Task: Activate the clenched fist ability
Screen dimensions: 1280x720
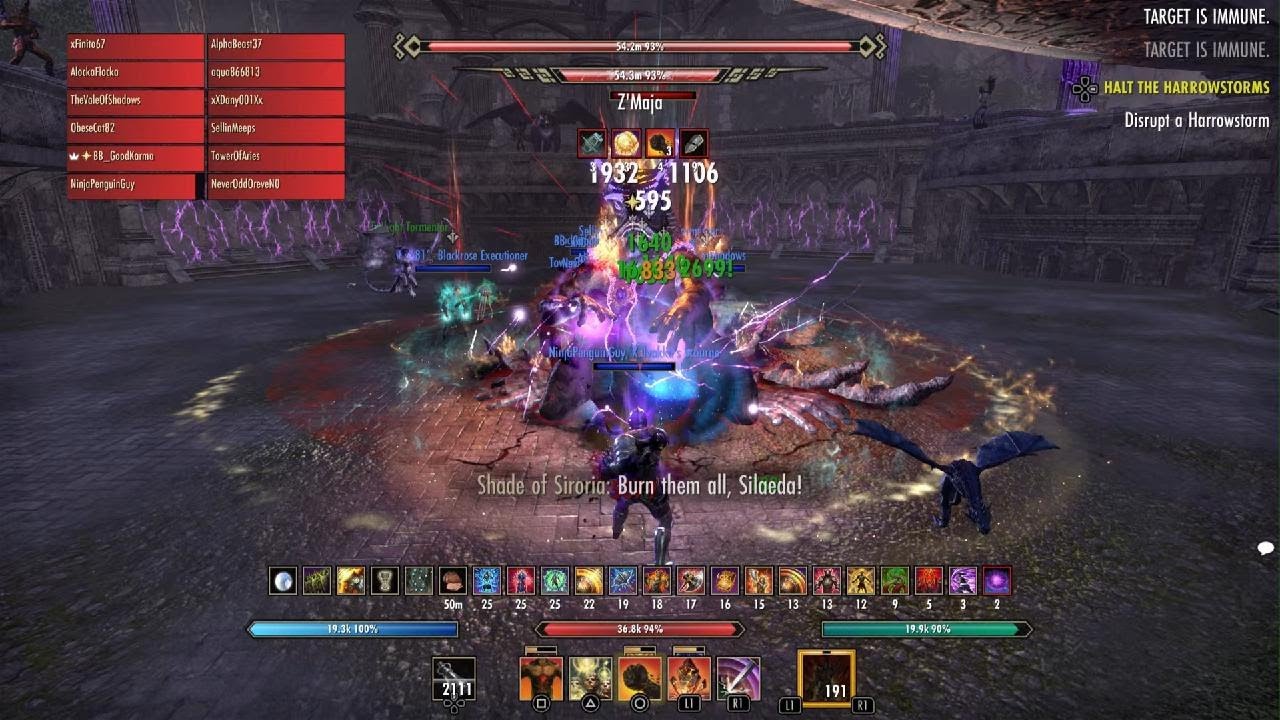Action: [x=639, y=679]
